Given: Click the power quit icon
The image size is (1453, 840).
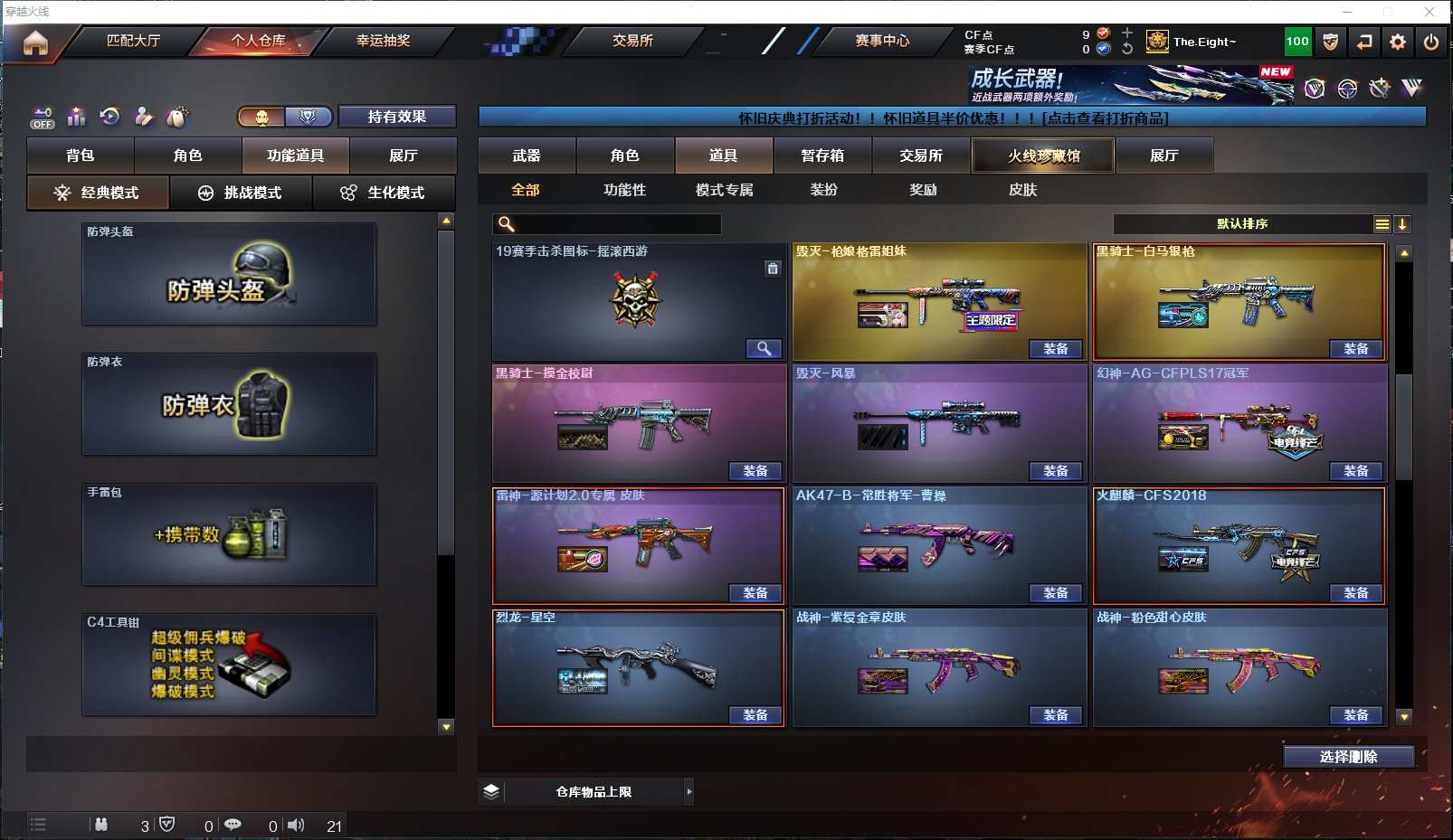Looking at the screenshot, I should (x=1430, y=42).
